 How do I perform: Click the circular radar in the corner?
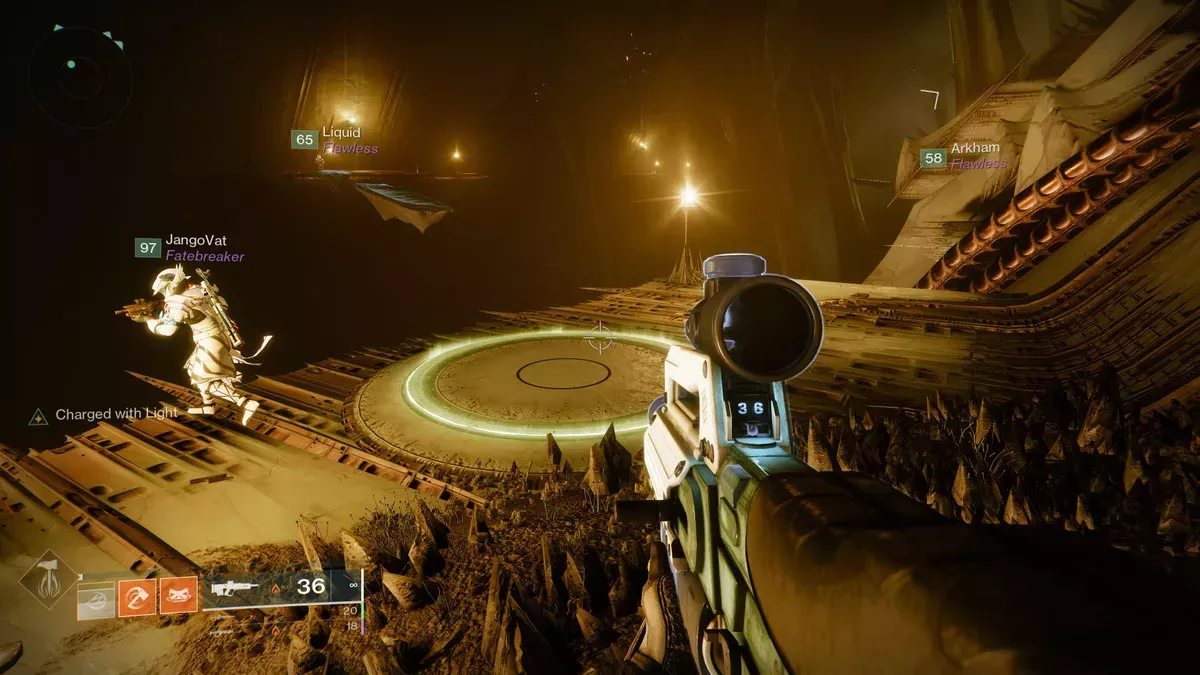80,77
